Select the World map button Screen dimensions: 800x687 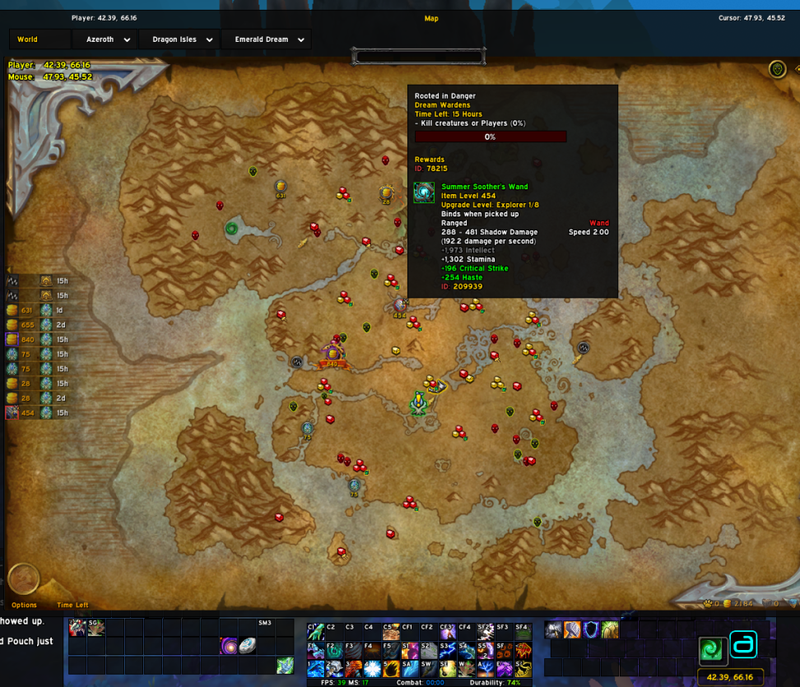point(27,40)
